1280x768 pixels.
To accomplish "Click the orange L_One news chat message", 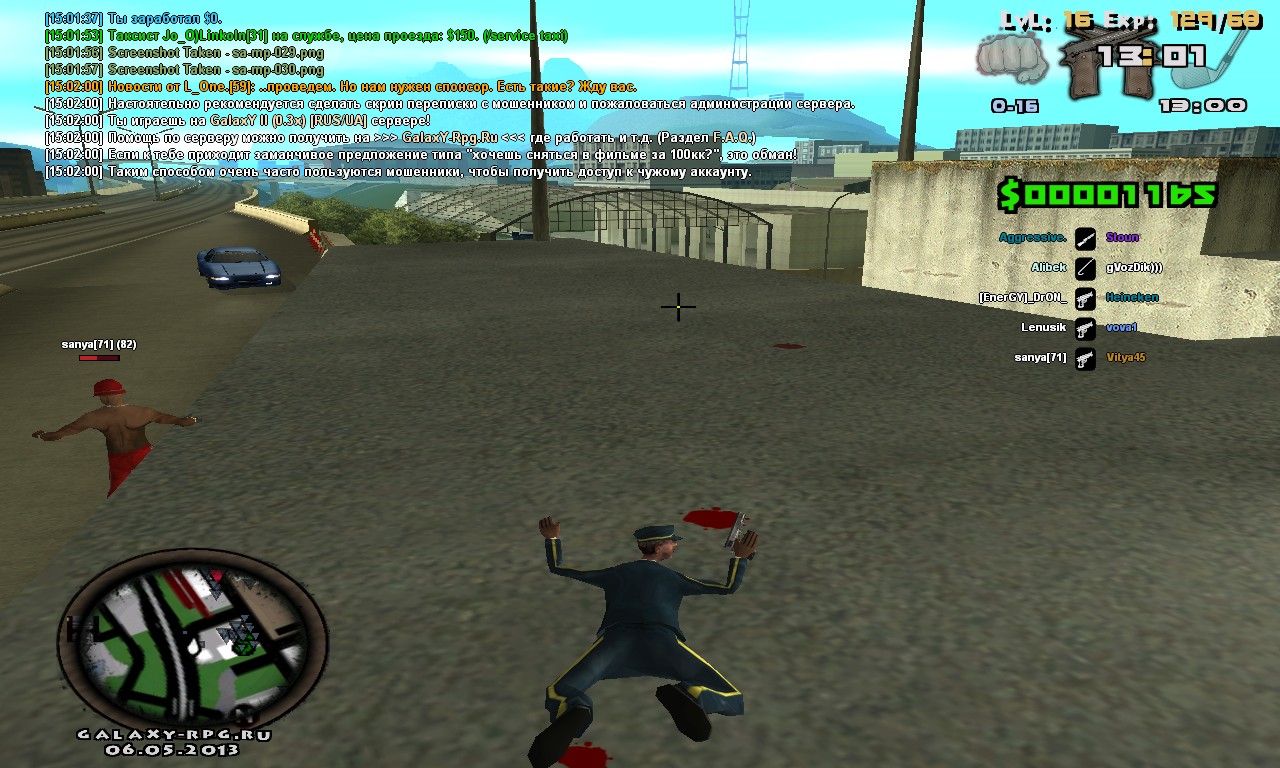I will point(340,87).
